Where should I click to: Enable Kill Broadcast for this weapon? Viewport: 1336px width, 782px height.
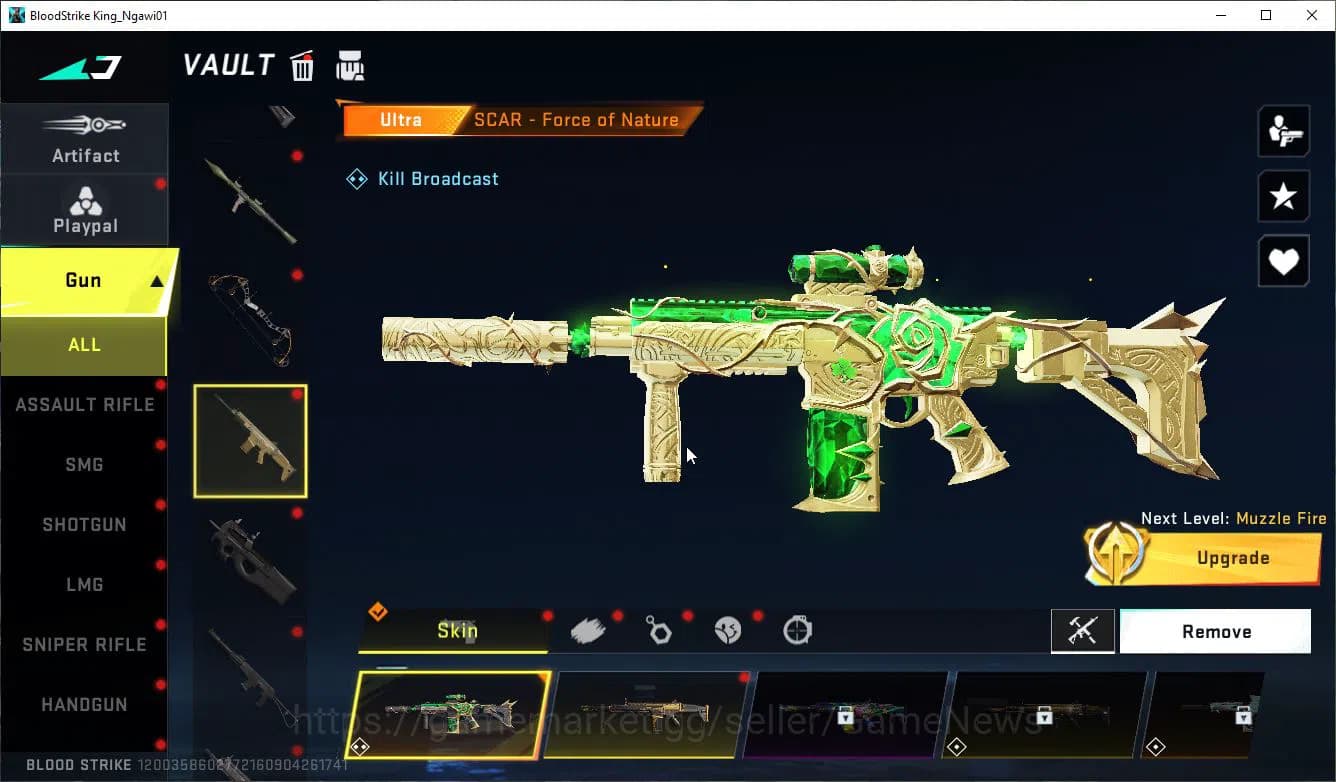(422, 178)
